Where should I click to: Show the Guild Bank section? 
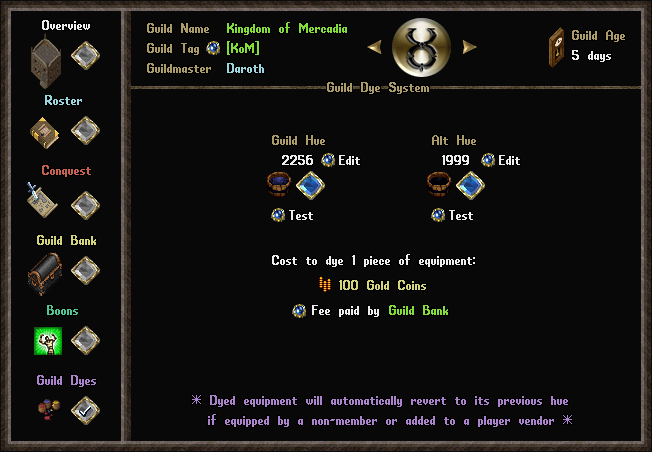(85, 271)
